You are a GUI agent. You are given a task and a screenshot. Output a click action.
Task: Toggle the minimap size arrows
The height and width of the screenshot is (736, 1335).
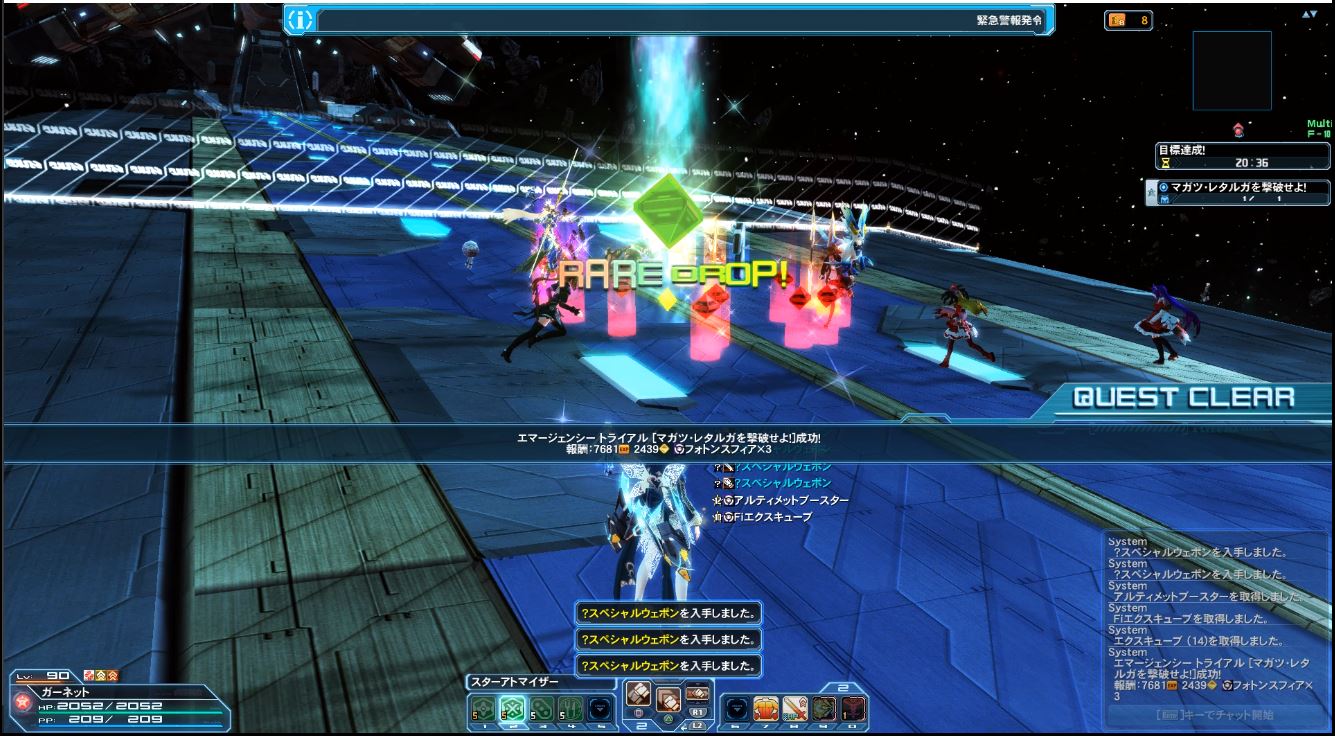(1310, 14)
